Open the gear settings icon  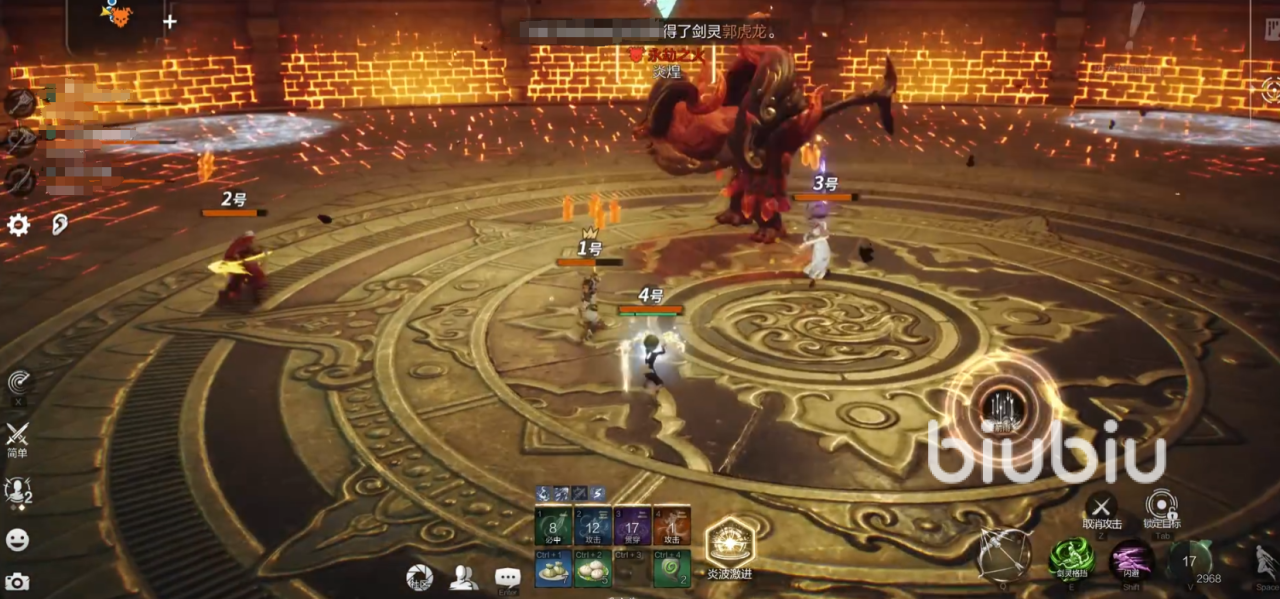19,225
